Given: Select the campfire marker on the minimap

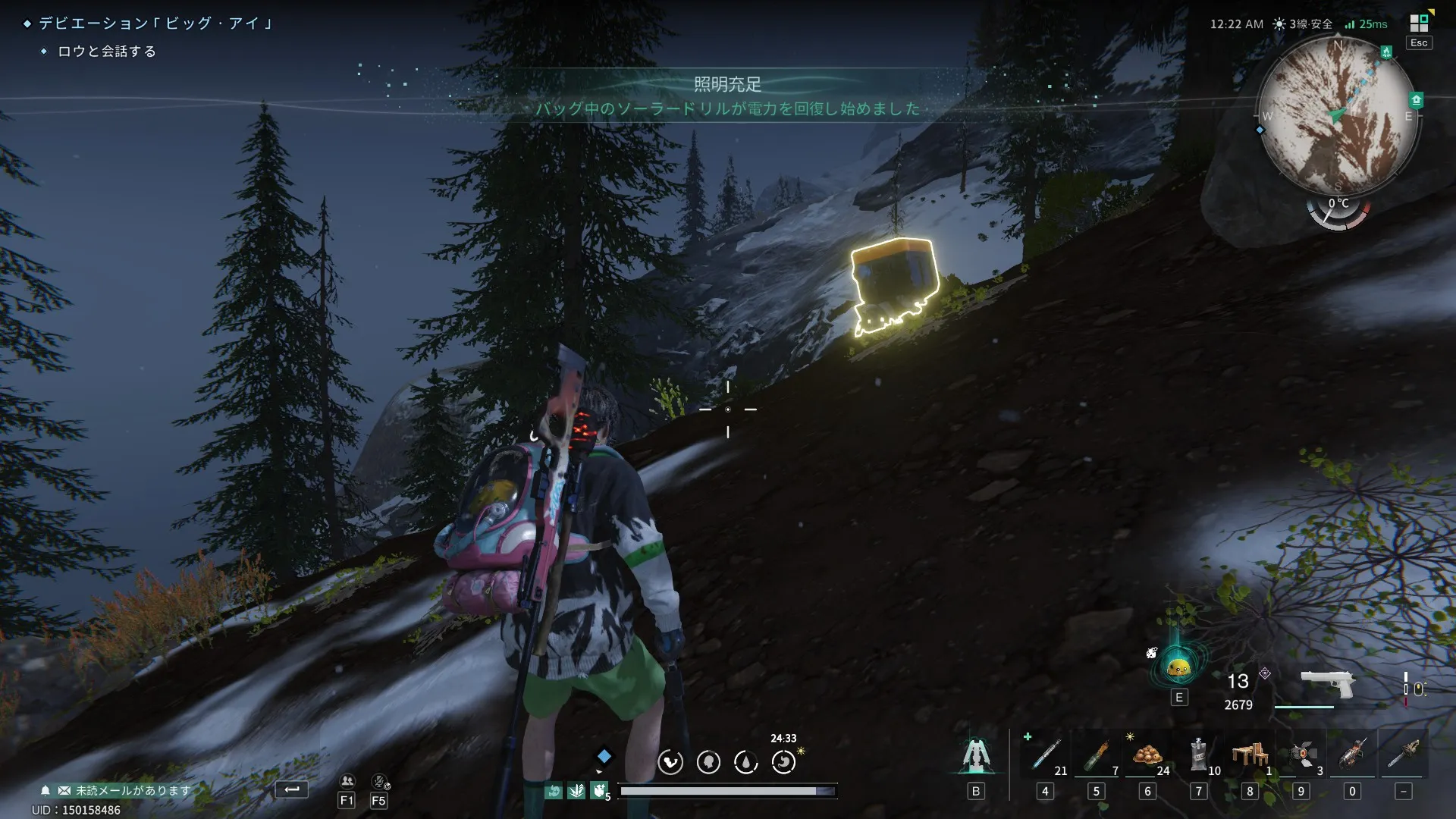Looking at the screenshot, I should click(x=1386, y=52).
